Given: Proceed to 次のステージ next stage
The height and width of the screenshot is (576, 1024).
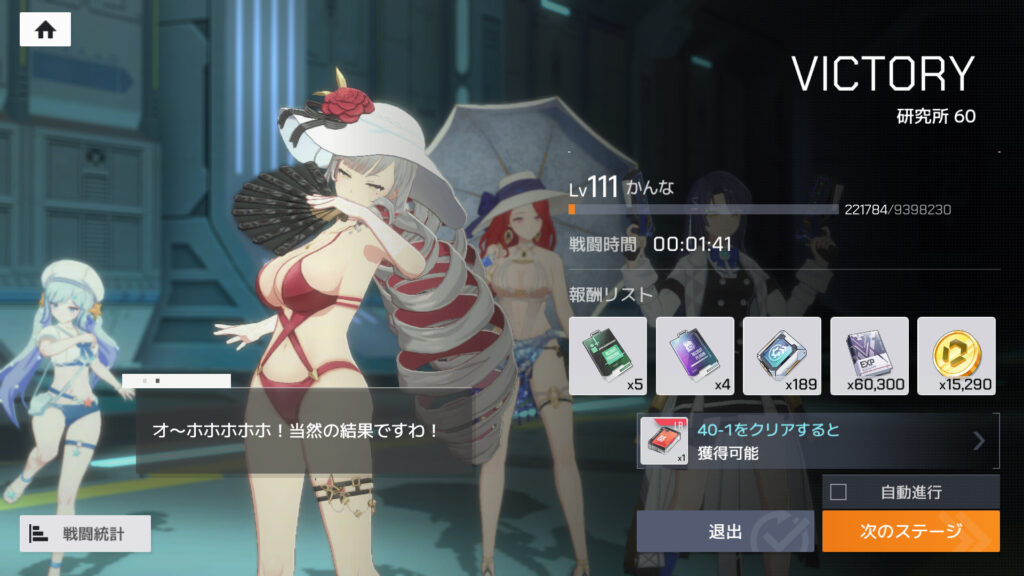Looking at the screenshot, I should [910, 531].
